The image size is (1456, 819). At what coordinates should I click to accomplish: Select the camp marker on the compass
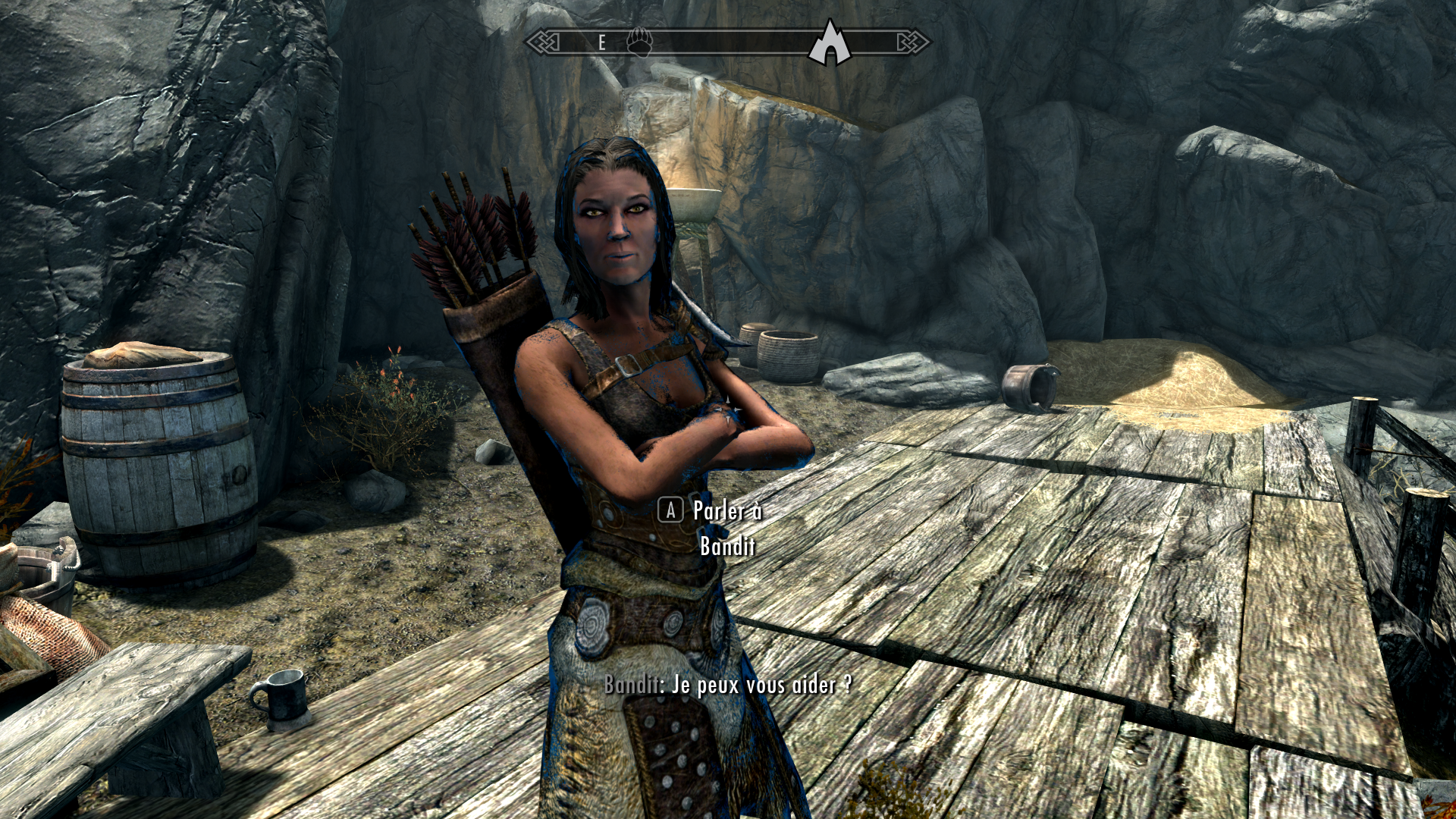pyautogui.click(x=830, y=42)
